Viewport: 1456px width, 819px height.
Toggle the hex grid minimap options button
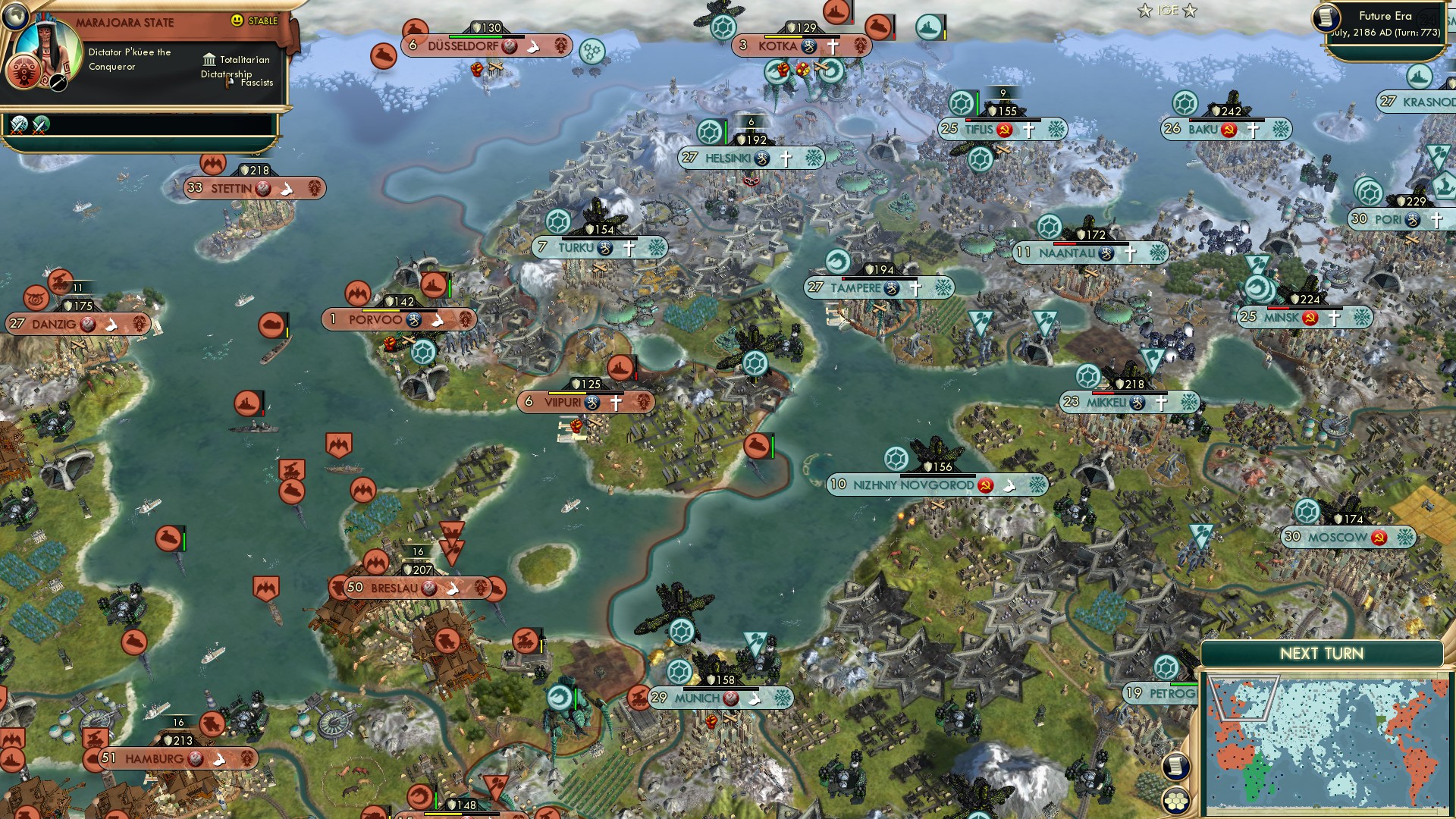tap(1175, 800)
